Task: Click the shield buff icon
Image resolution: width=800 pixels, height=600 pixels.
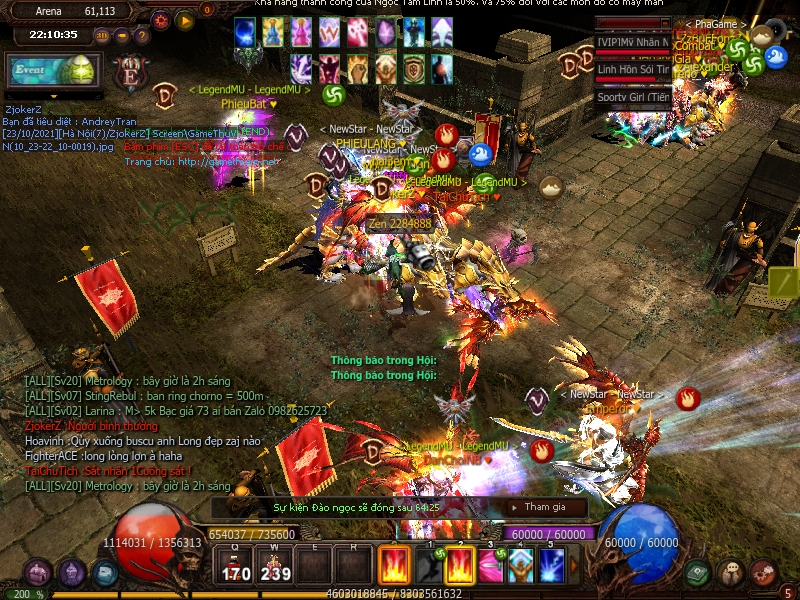Action: 414,69
